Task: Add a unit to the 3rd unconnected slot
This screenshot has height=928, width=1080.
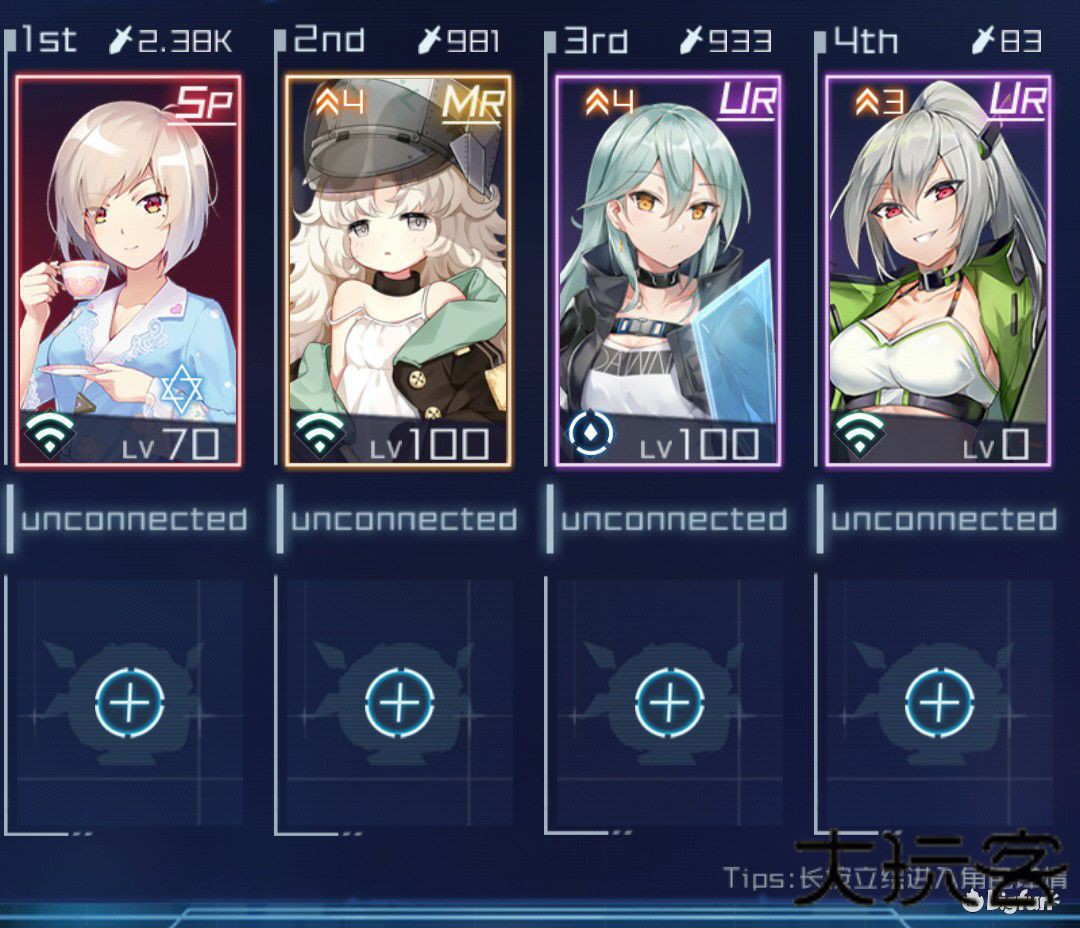Action: 669,702
